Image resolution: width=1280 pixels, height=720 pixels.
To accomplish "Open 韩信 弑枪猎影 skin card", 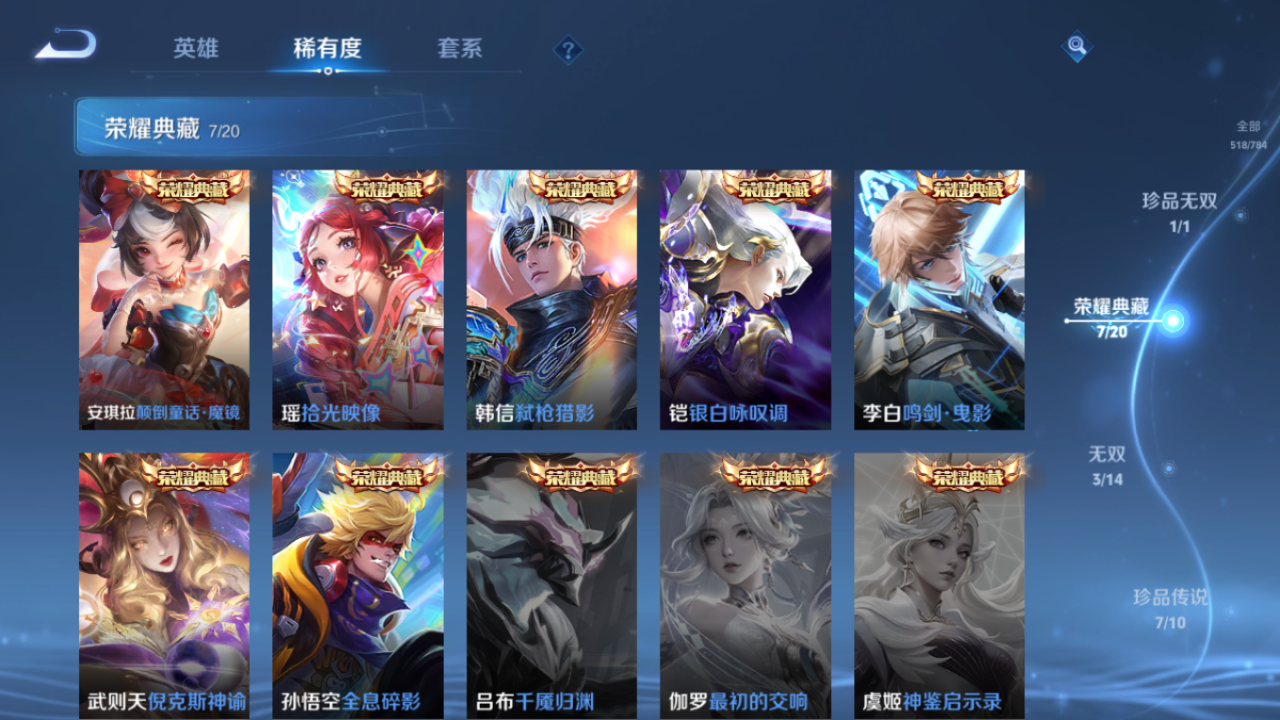I will (x=551, y=300).
